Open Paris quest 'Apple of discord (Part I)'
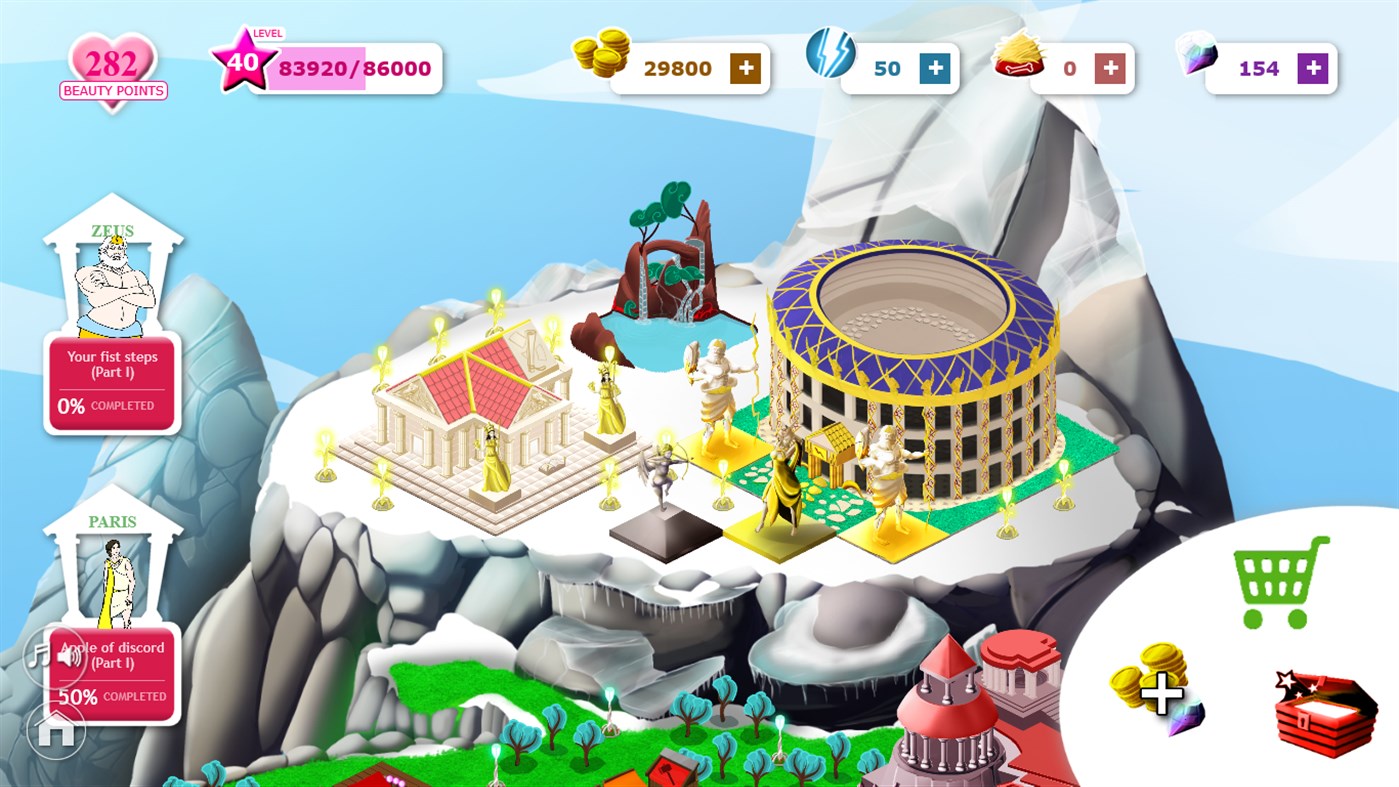 pyautogui.click(x=123, y=672)
